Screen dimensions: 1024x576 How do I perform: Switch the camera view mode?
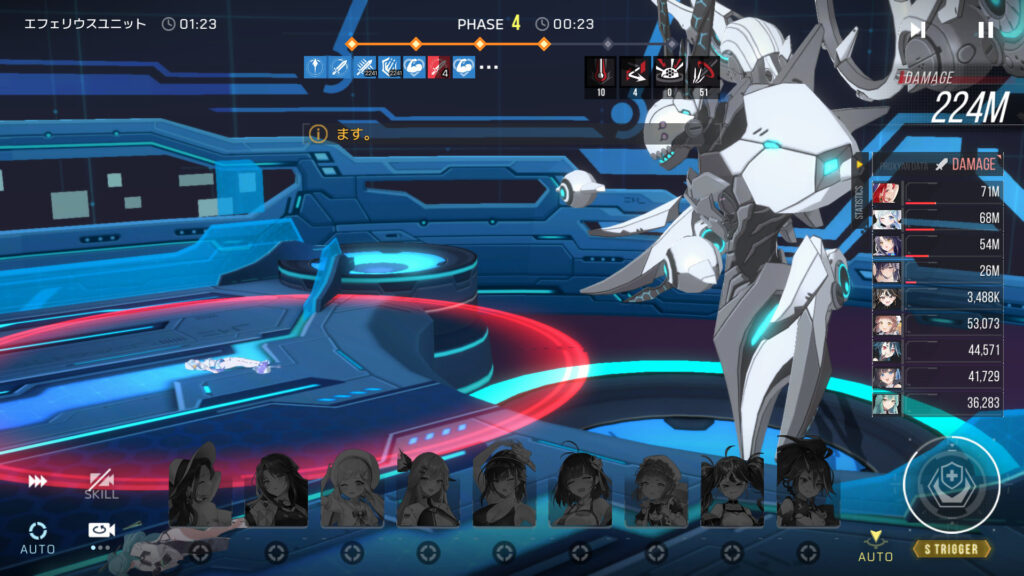click(100, 534)
